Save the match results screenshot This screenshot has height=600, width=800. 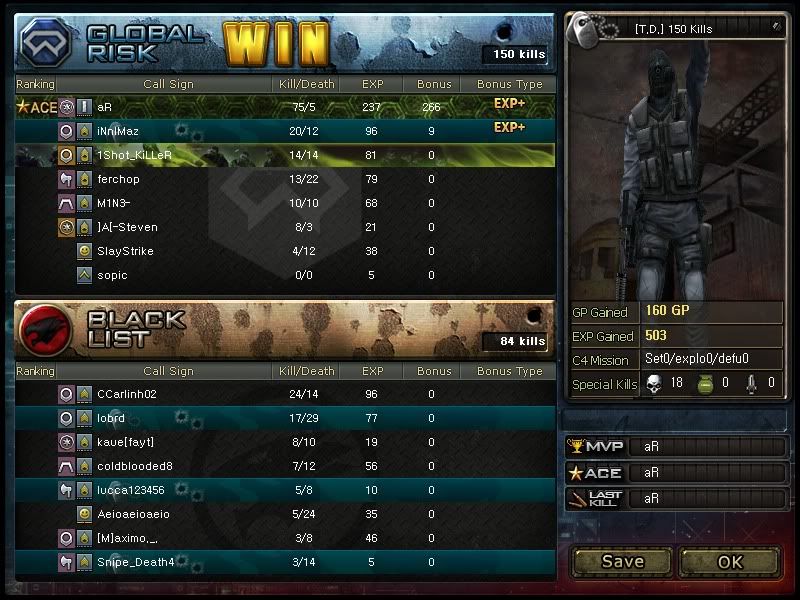tap(622, 561)
